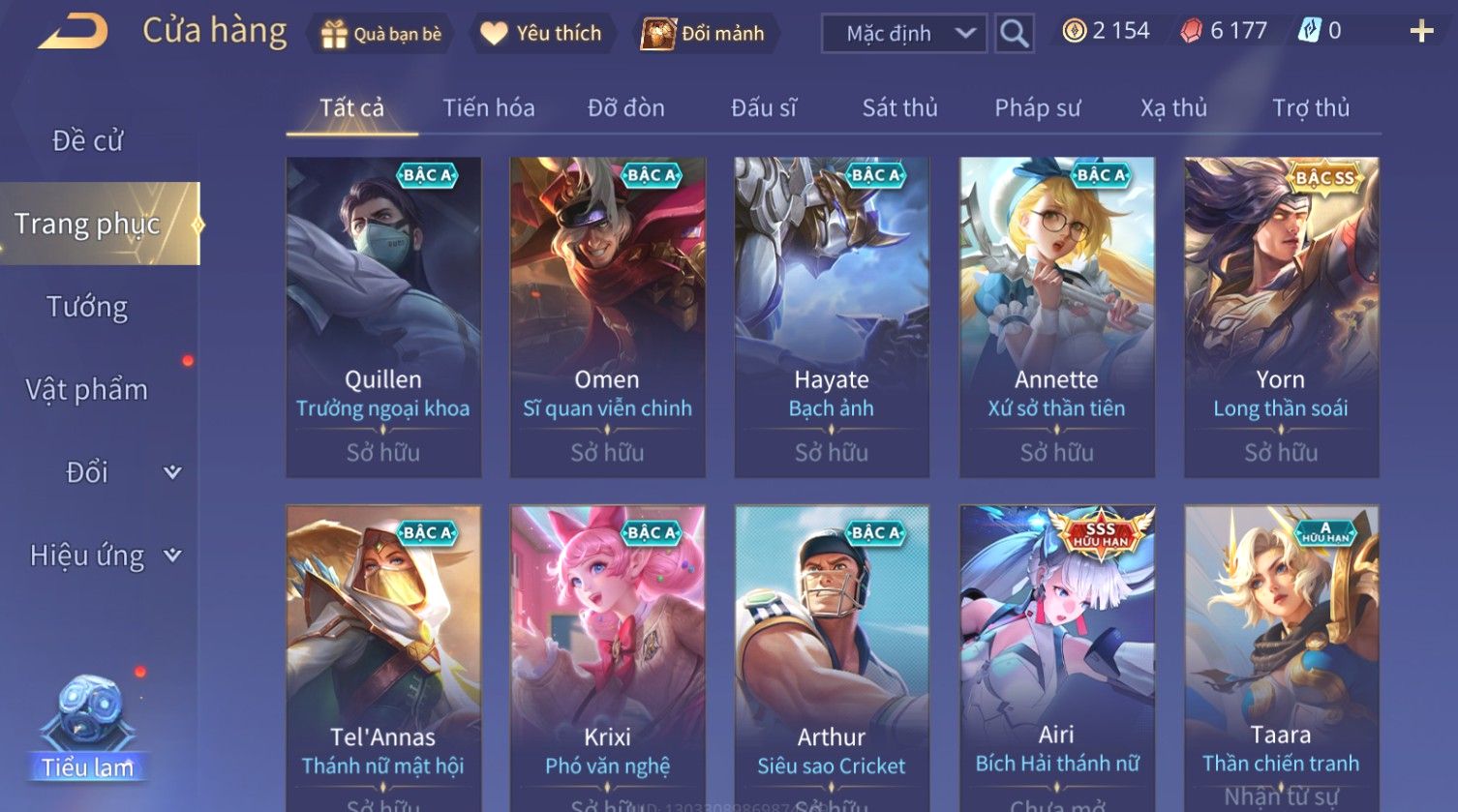Show the Sát thủ category
1458x812 pixels.
click(899, 108)
